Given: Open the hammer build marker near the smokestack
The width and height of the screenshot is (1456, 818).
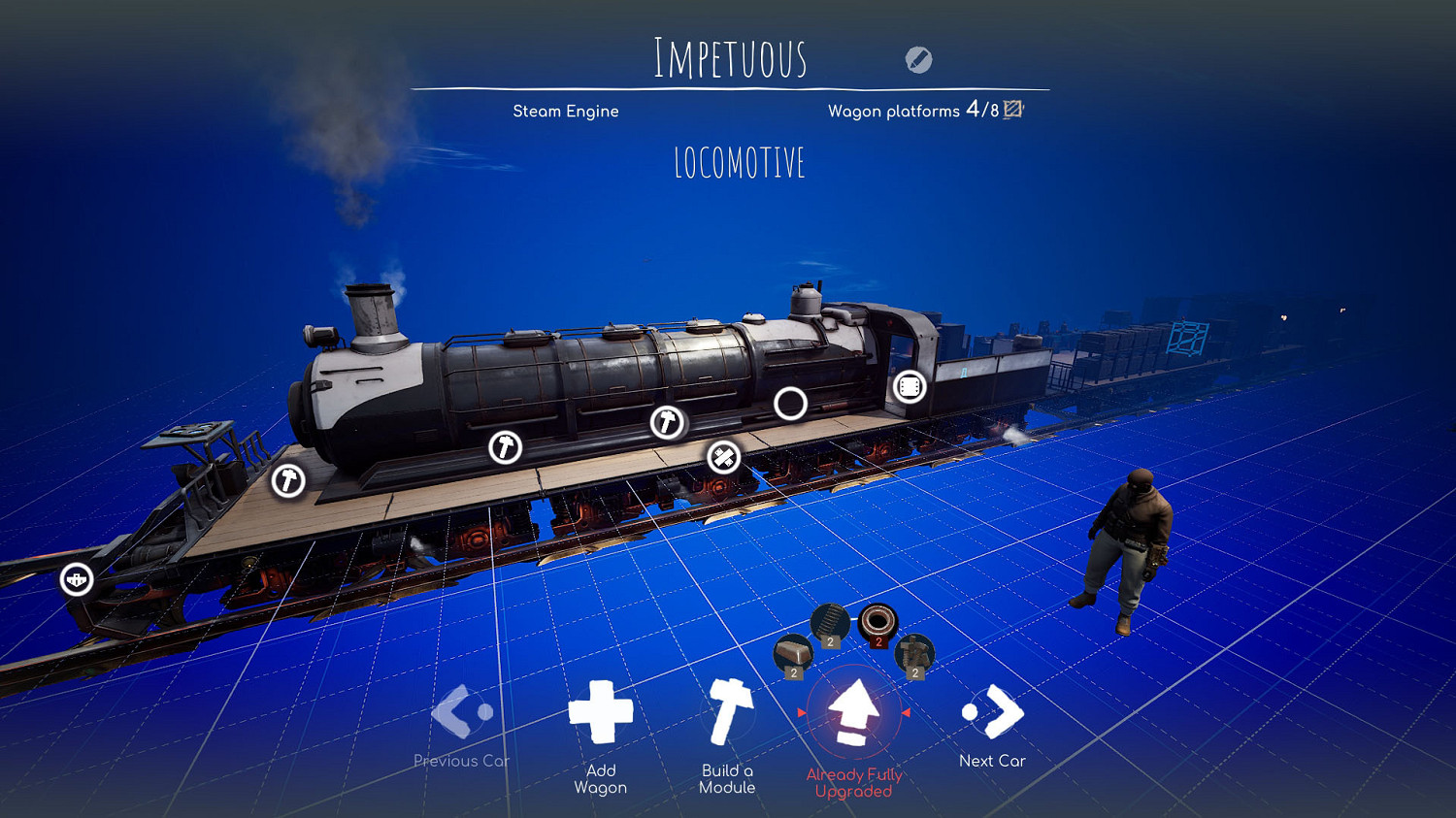Looking at the screenshot, I should pyautogui.click(x=287, y=478).
